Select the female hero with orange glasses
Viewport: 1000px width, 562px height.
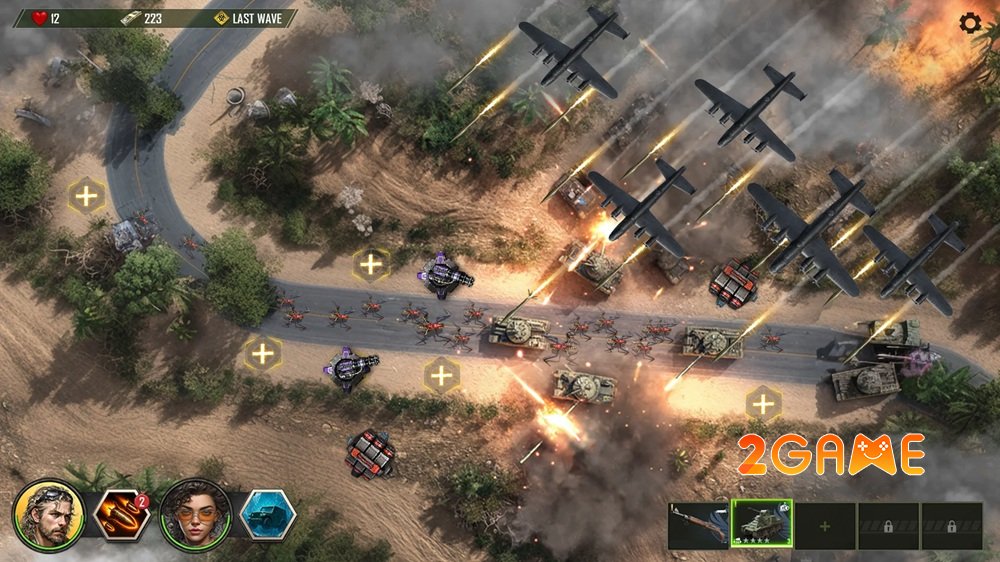[x=195, y=515]
